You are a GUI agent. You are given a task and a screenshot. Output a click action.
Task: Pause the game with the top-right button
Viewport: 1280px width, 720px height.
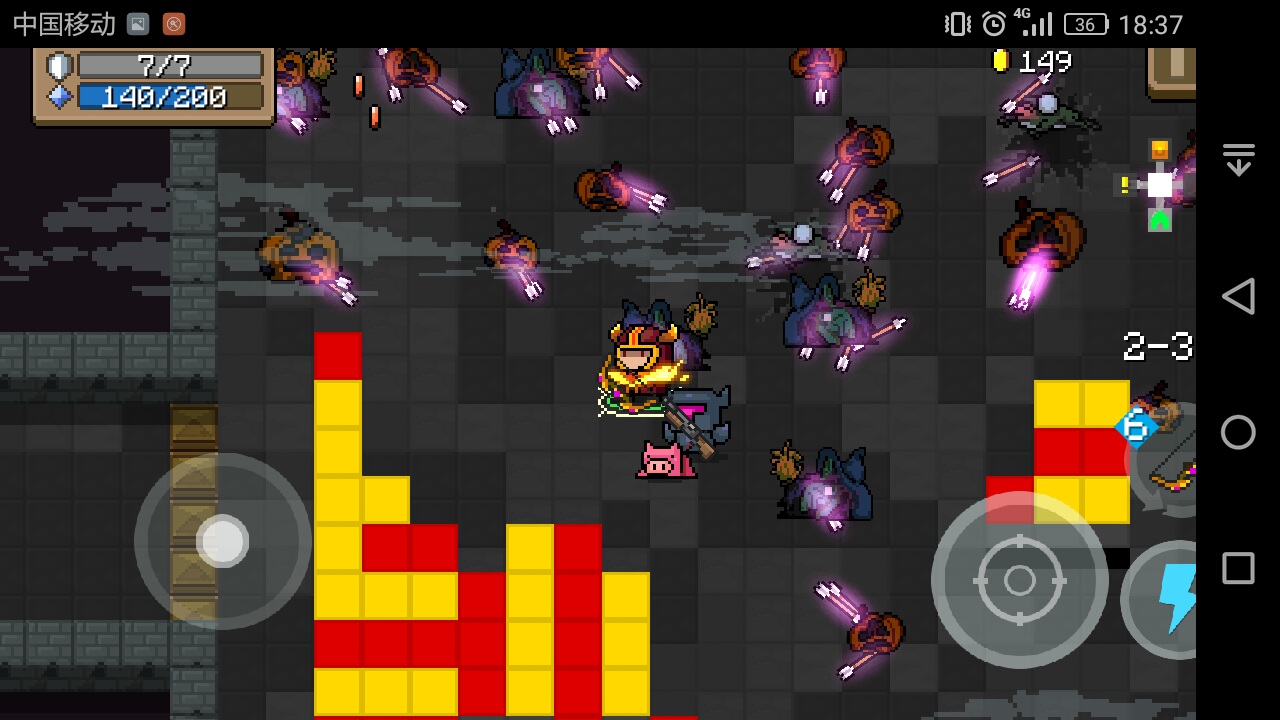(1172, 70)
